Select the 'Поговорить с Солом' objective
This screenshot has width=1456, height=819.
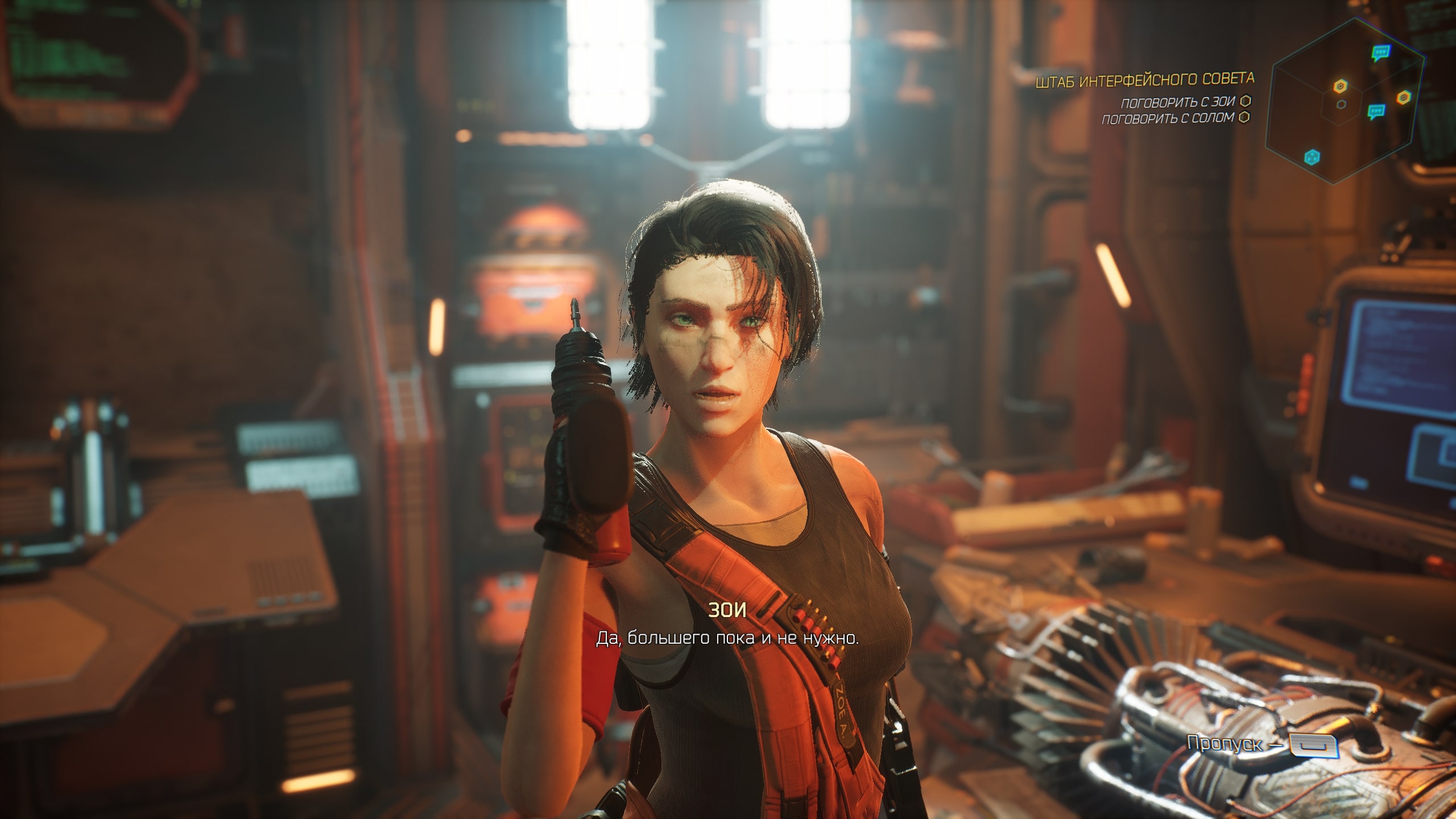[1168, 119]
